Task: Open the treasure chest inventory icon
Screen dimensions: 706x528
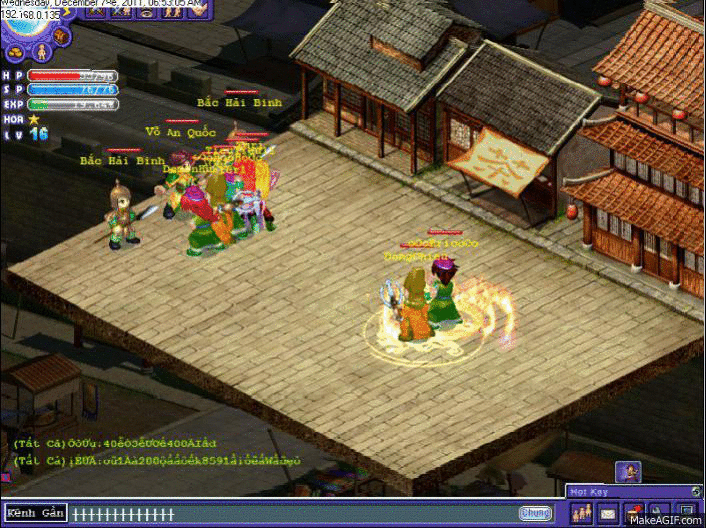Action: (x=60, y=37)
